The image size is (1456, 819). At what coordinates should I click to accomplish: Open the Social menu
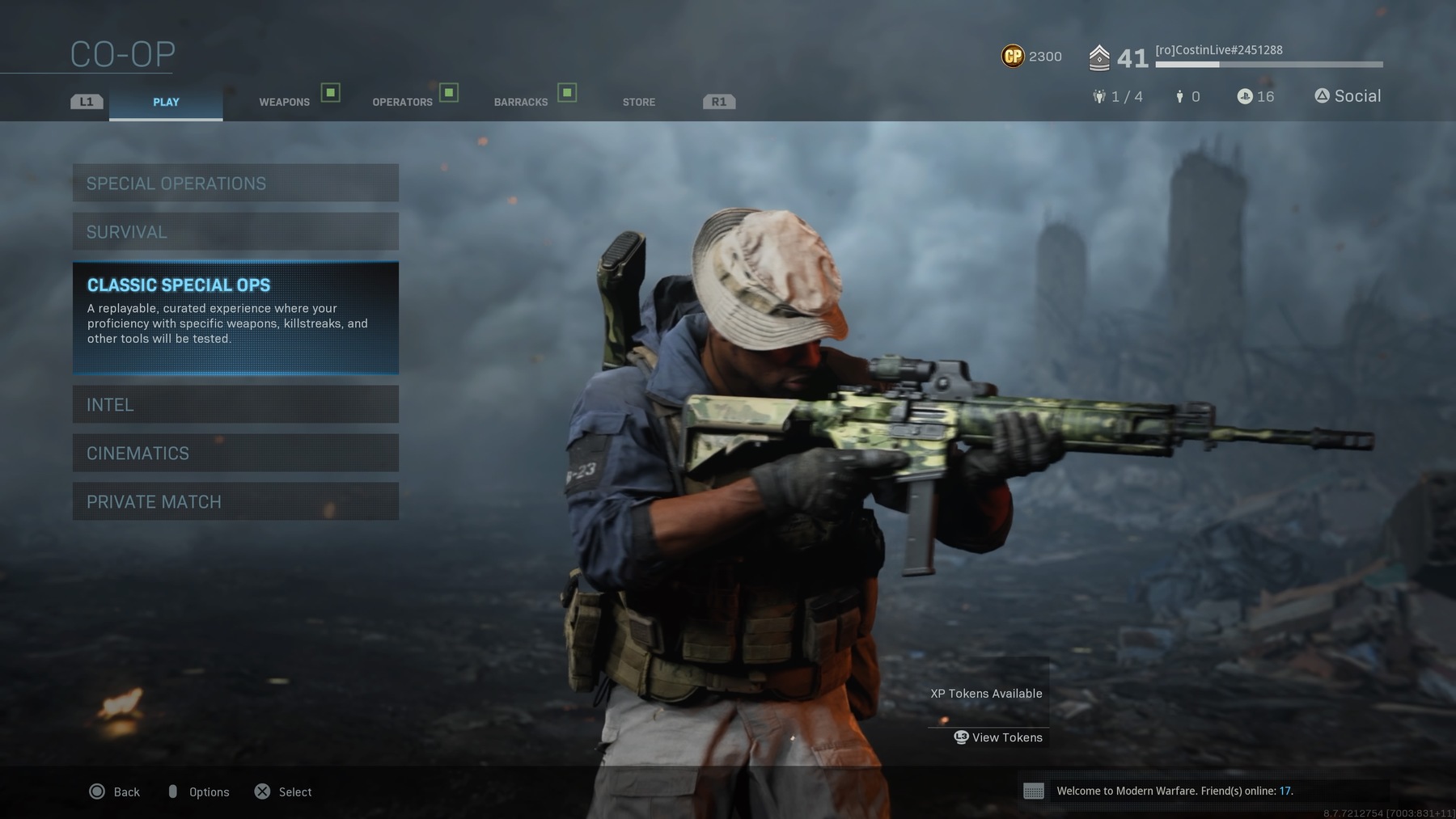[x=1348, y=96]
